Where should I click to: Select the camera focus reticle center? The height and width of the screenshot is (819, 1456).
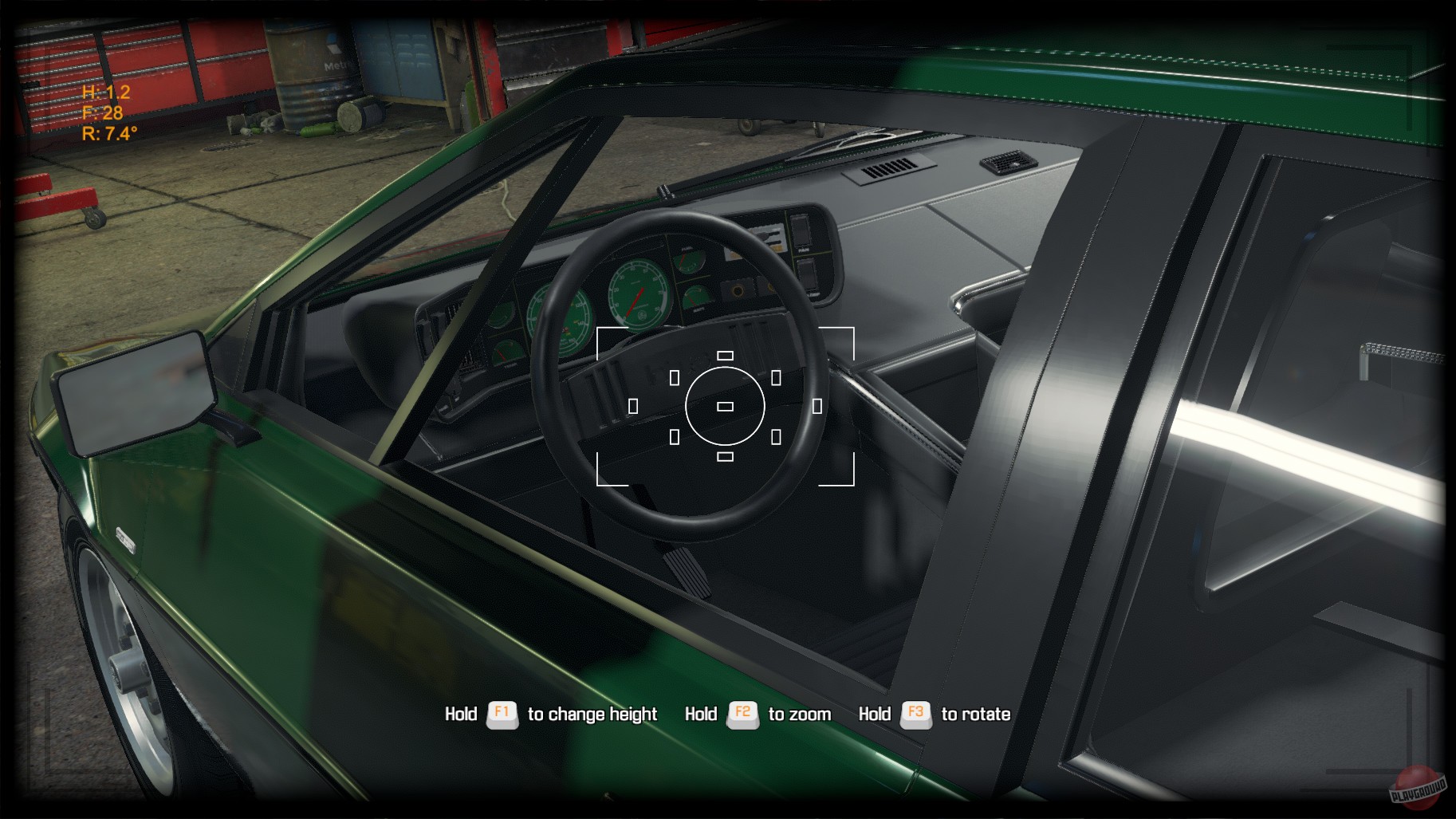coord(724,408)
